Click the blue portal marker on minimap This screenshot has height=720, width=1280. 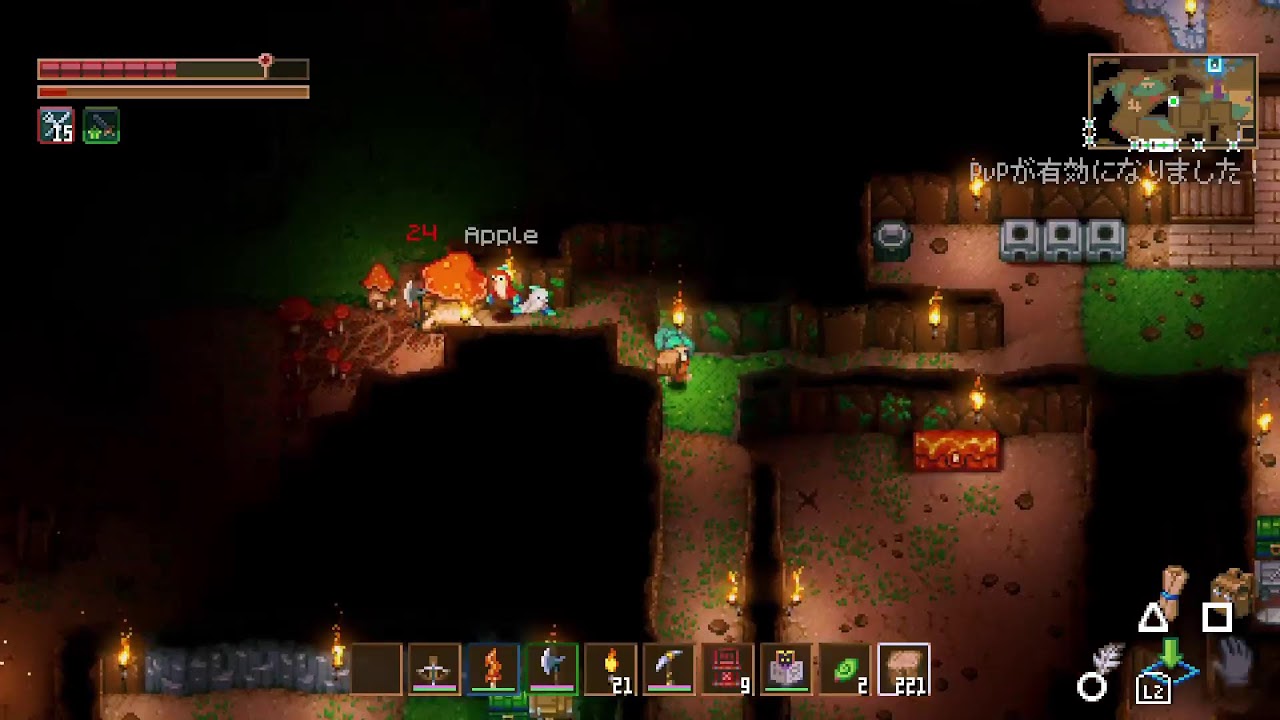coord(1214,66)
